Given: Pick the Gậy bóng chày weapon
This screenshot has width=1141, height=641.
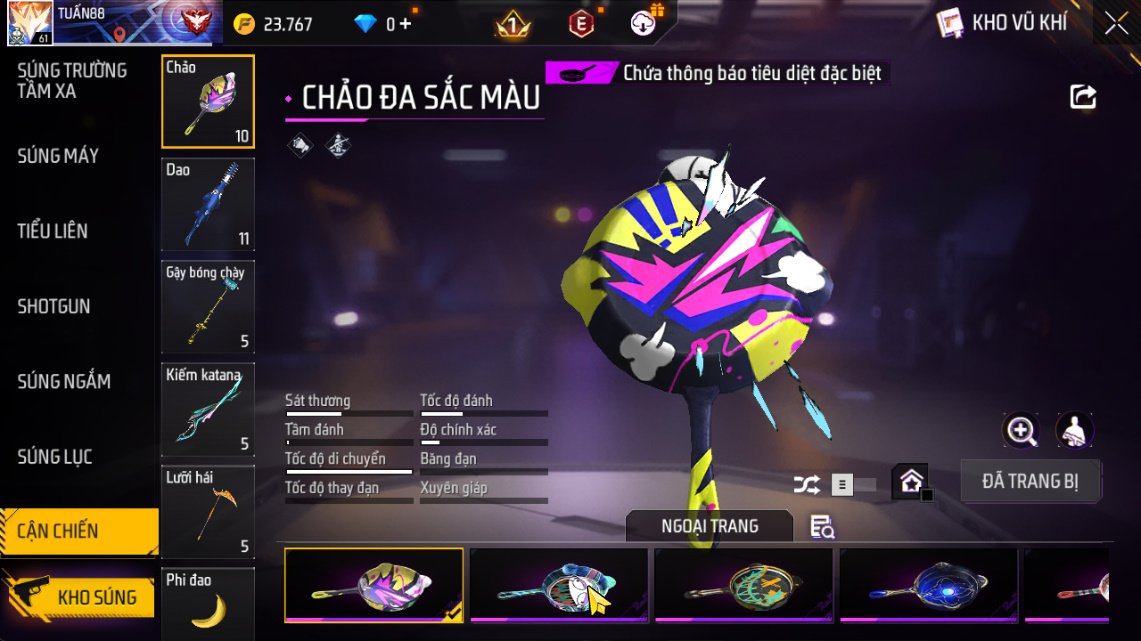Looking at the screenshot, I should [208, 307].
